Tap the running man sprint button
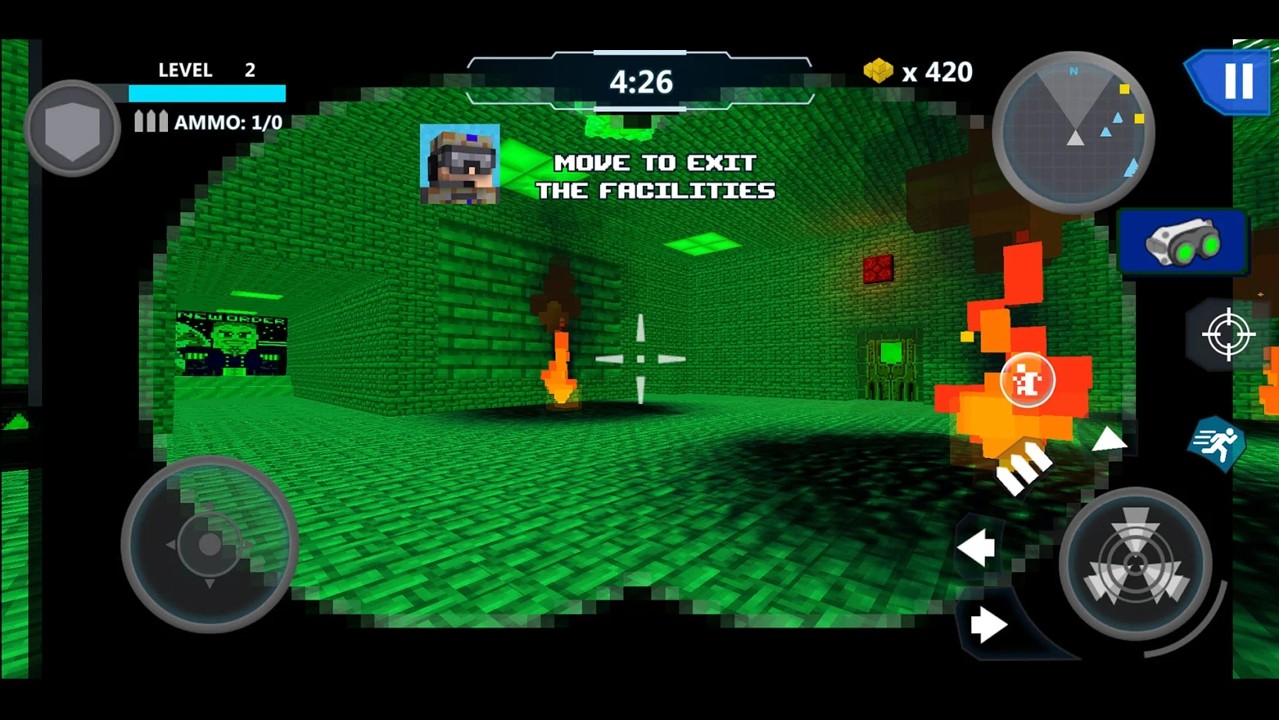 [1216, 443]
